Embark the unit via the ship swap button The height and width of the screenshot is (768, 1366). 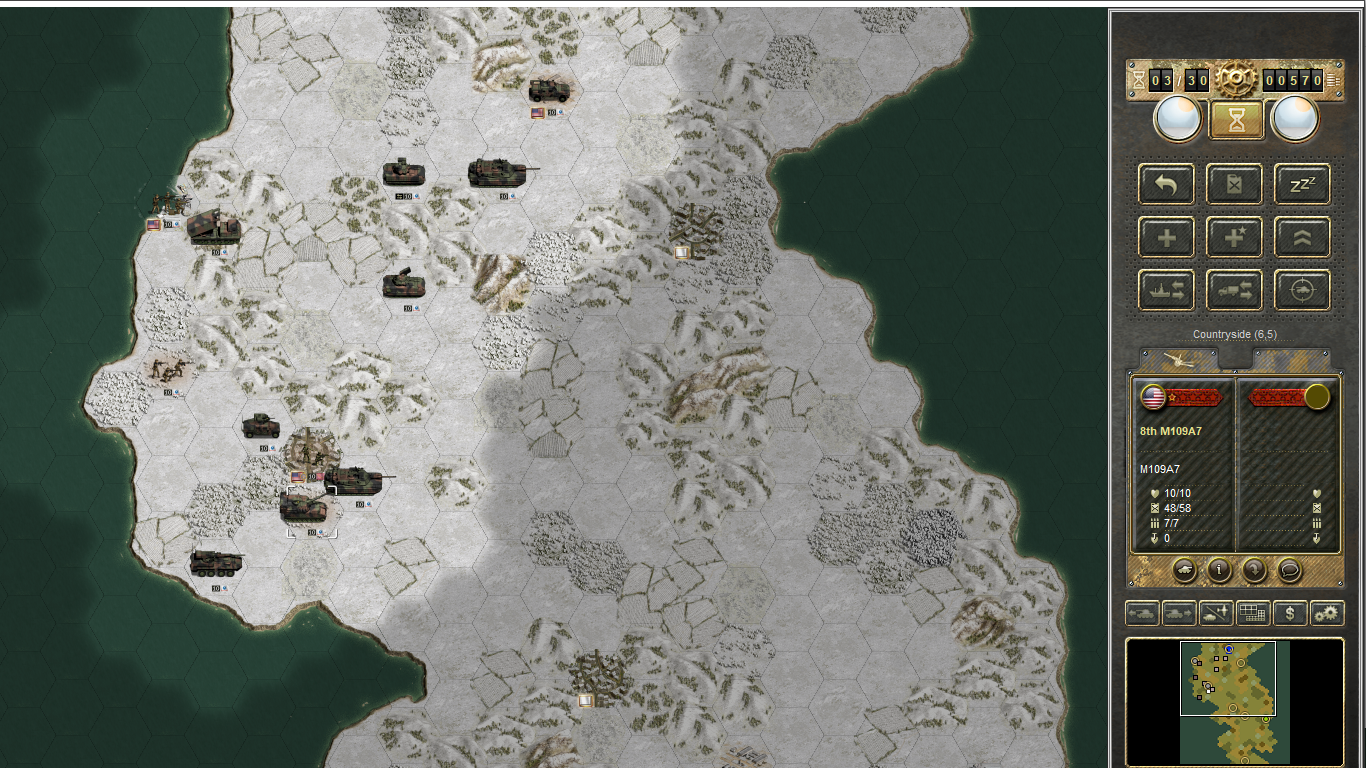click(1166, 291)
